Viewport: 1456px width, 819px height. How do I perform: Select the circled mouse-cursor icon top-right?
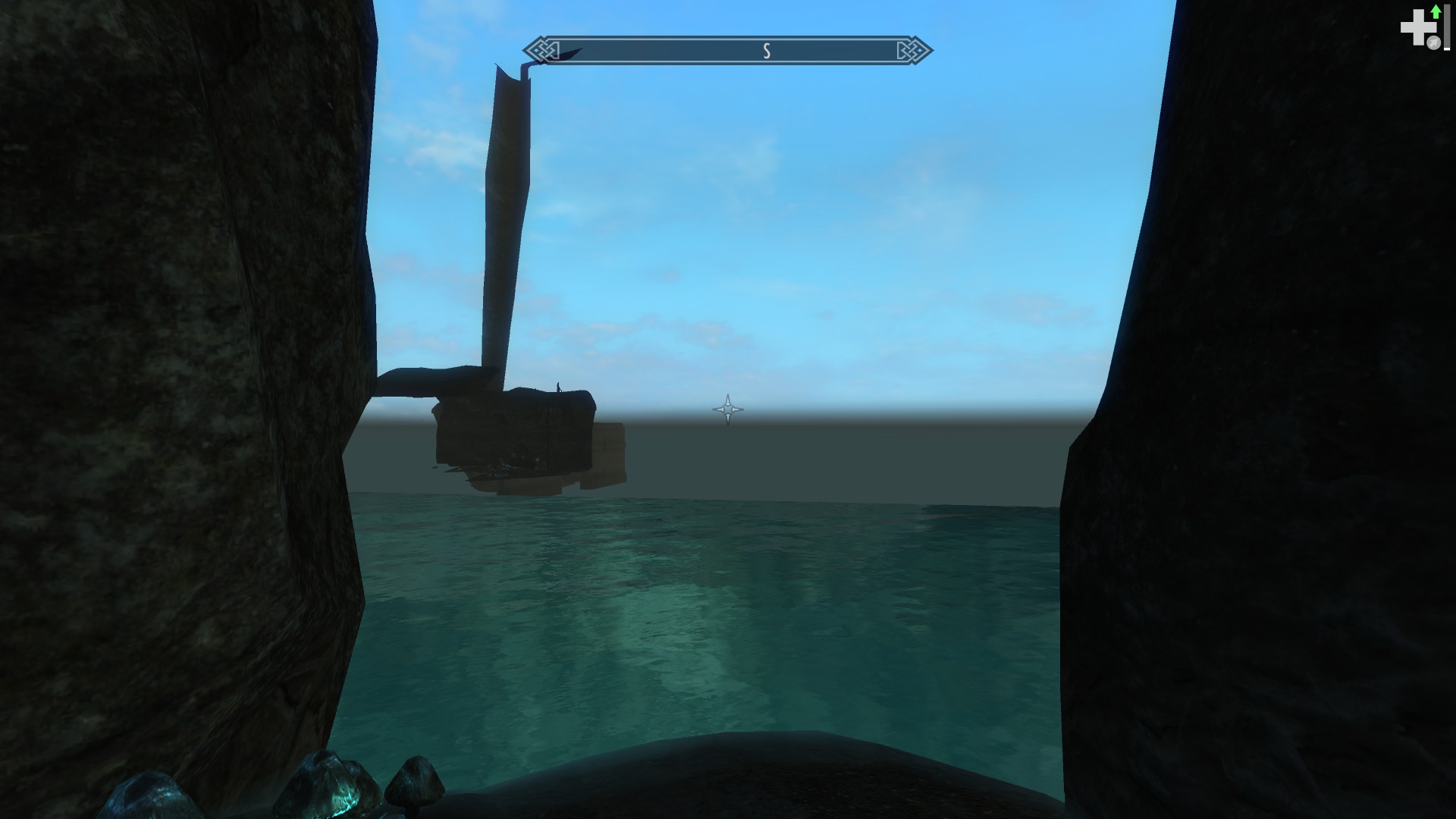click(1434, 42)
